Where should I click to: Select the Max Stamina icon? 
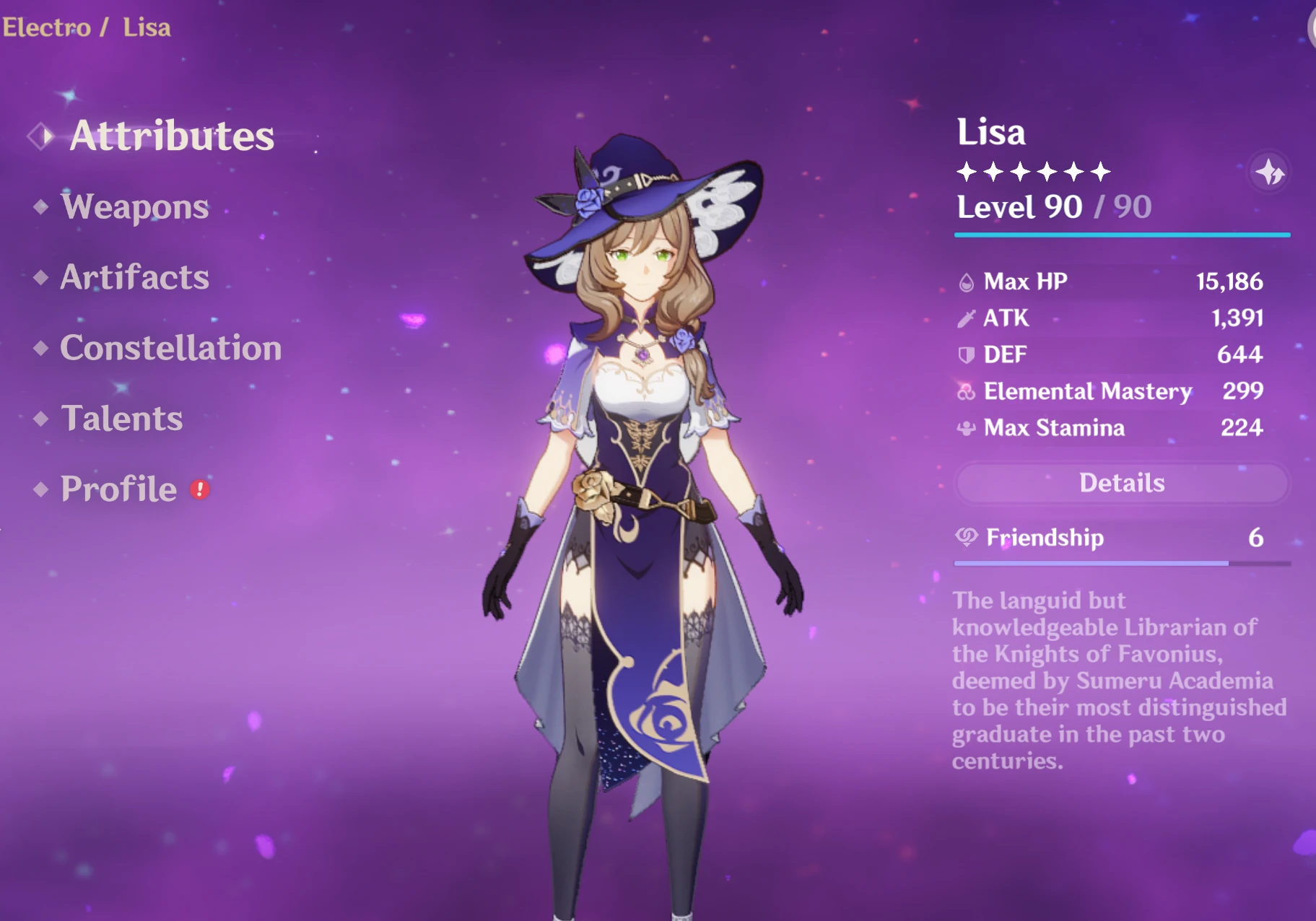pos(968,428)
